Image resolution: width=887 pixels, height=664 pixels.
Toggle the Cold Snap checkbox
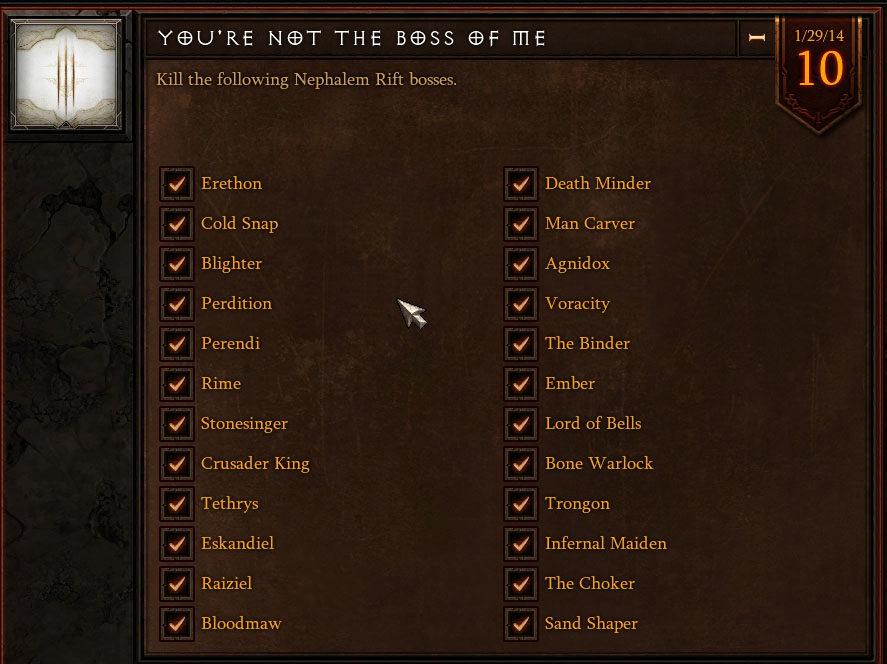point(177,224)
